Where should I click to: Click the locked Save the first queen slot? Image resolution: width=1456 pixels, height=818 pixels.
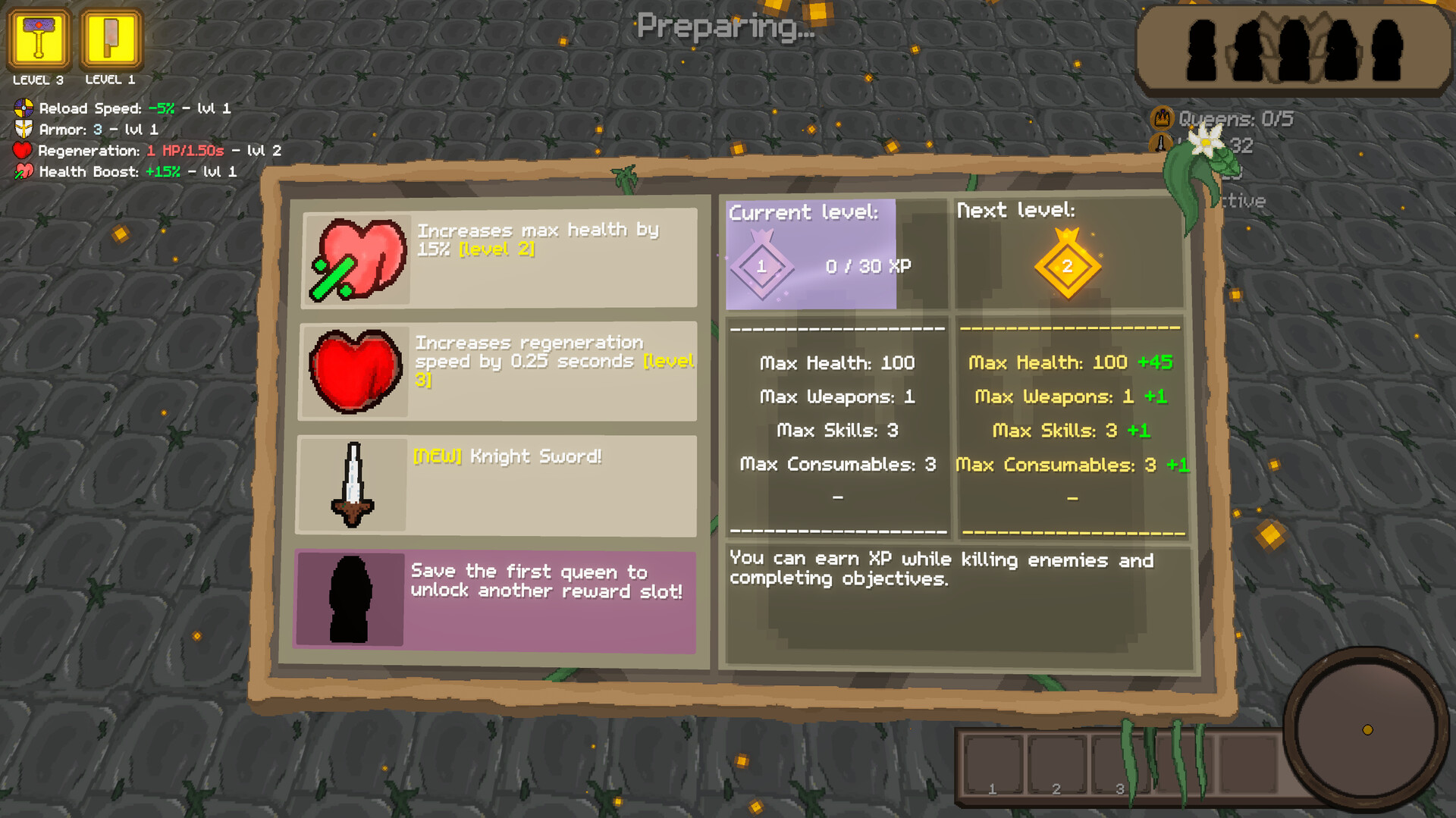point(497,599)
